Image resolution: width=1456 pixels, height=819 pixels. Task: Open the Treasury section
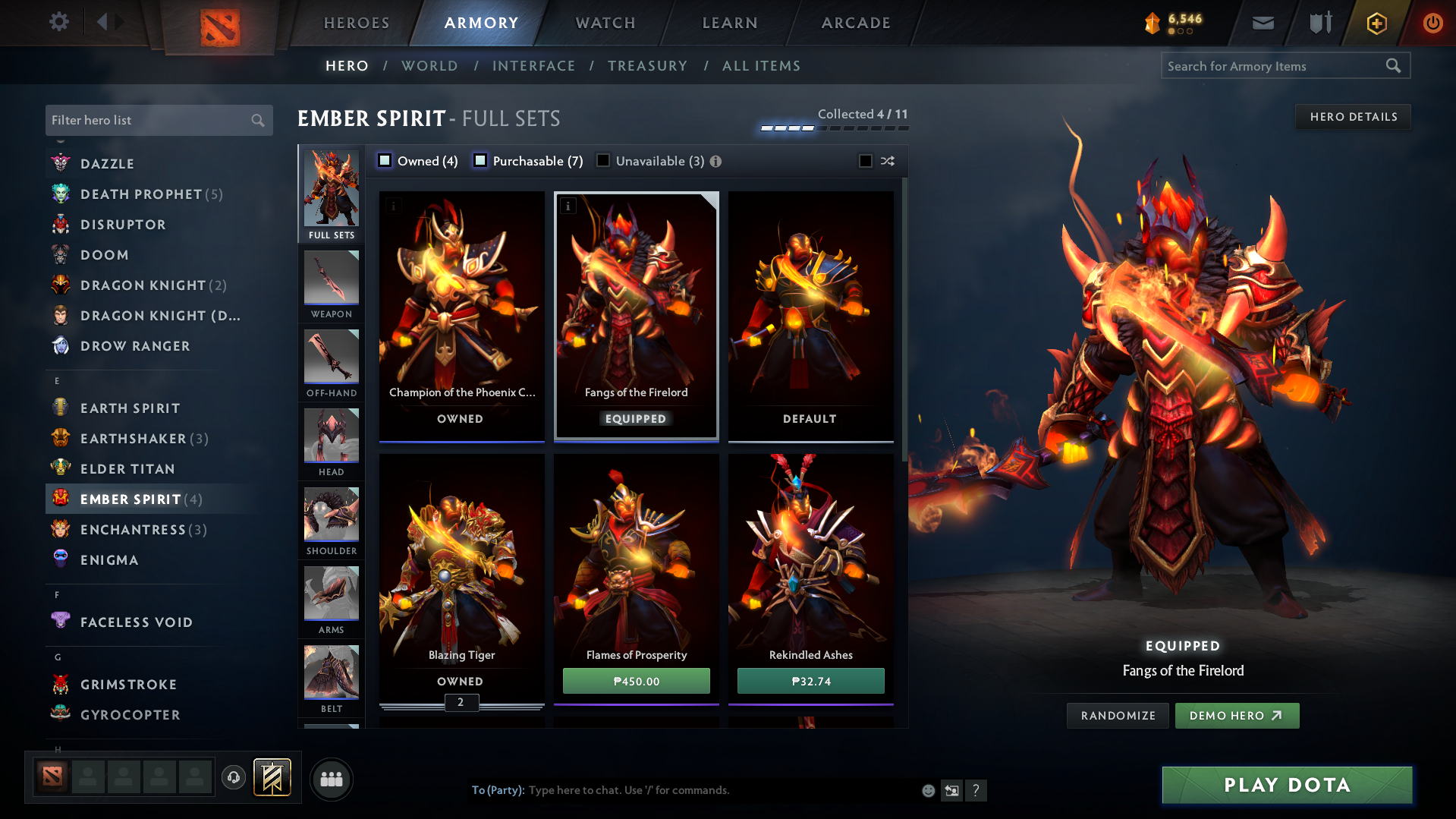click(x=646, y=66)
